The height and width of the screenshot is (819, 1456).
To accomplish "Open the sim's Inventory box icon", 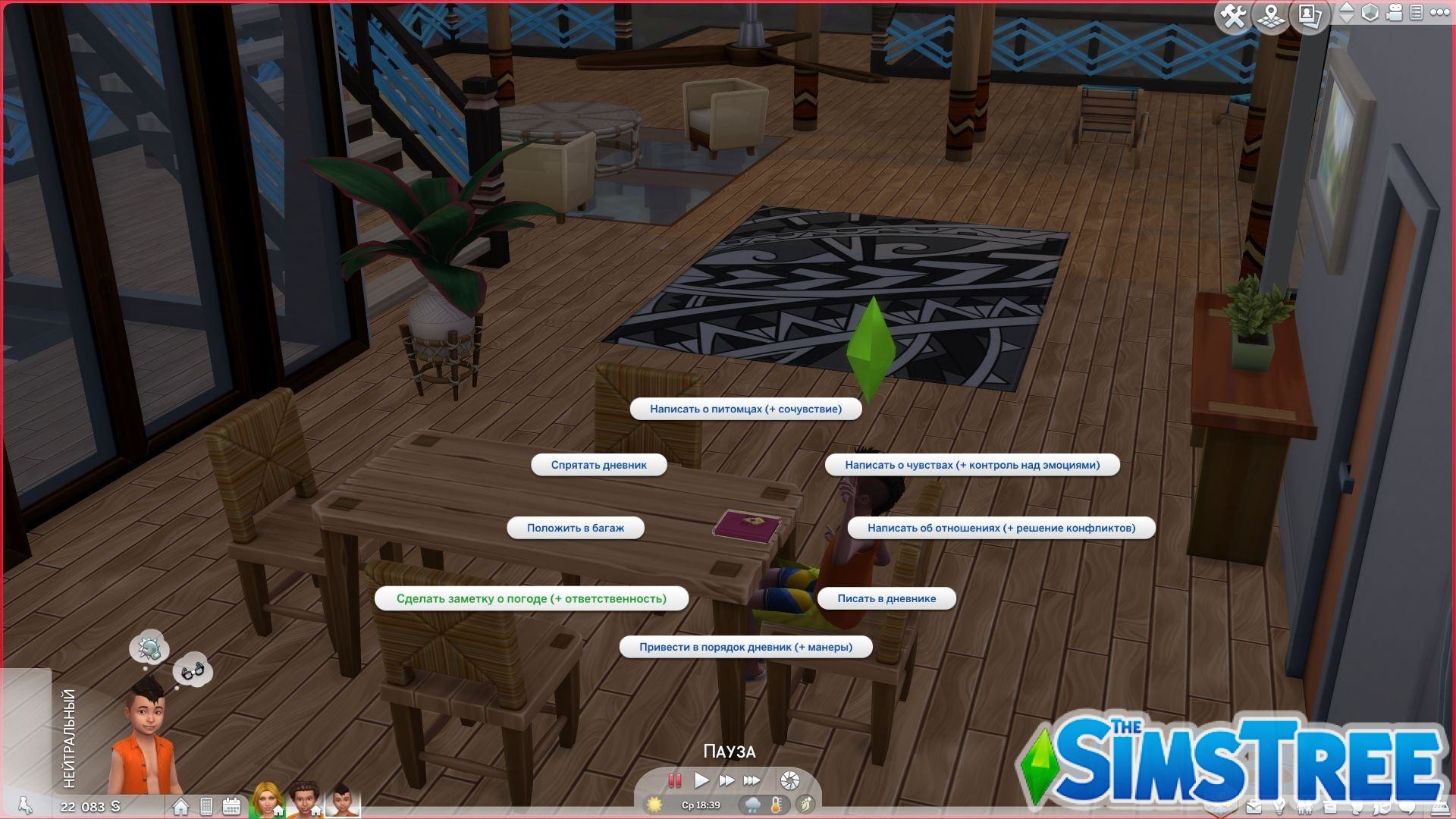I will 1329,806.
